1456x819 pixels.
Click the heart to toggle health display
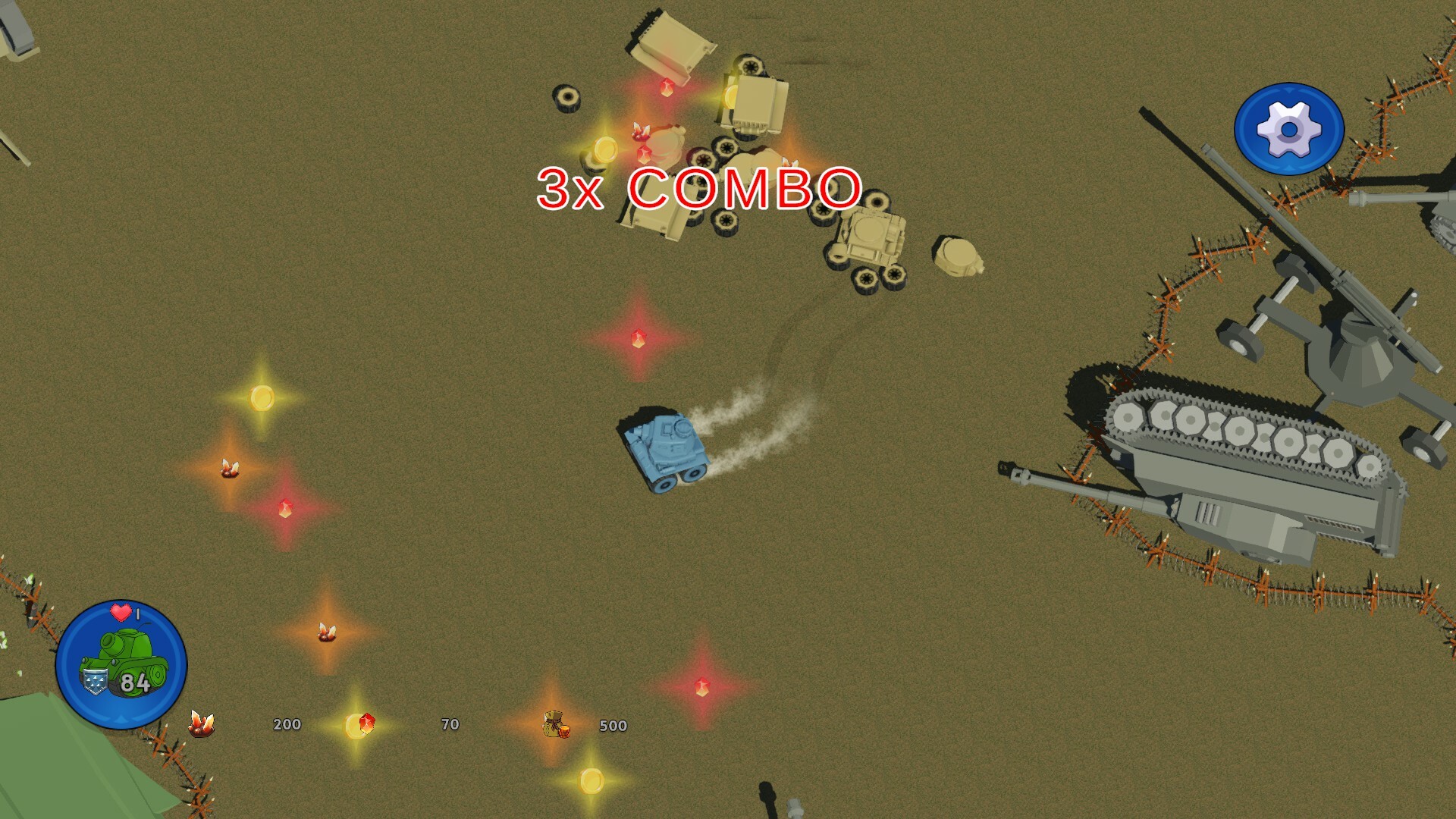point(121,610)
